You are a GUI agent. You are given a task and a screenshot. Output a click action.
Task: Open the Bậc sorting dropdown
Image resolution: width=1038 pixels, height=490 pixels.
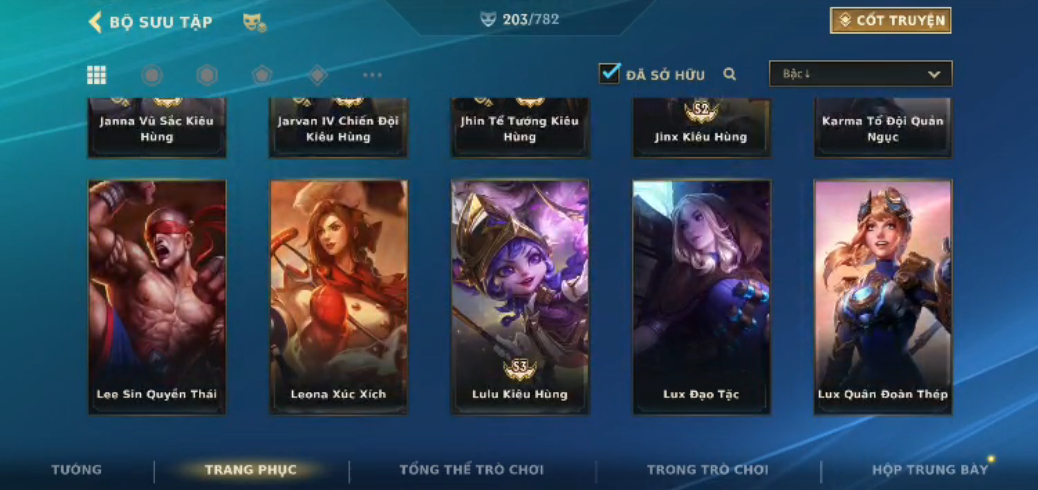pyautogui.click(x=860, y=74)
